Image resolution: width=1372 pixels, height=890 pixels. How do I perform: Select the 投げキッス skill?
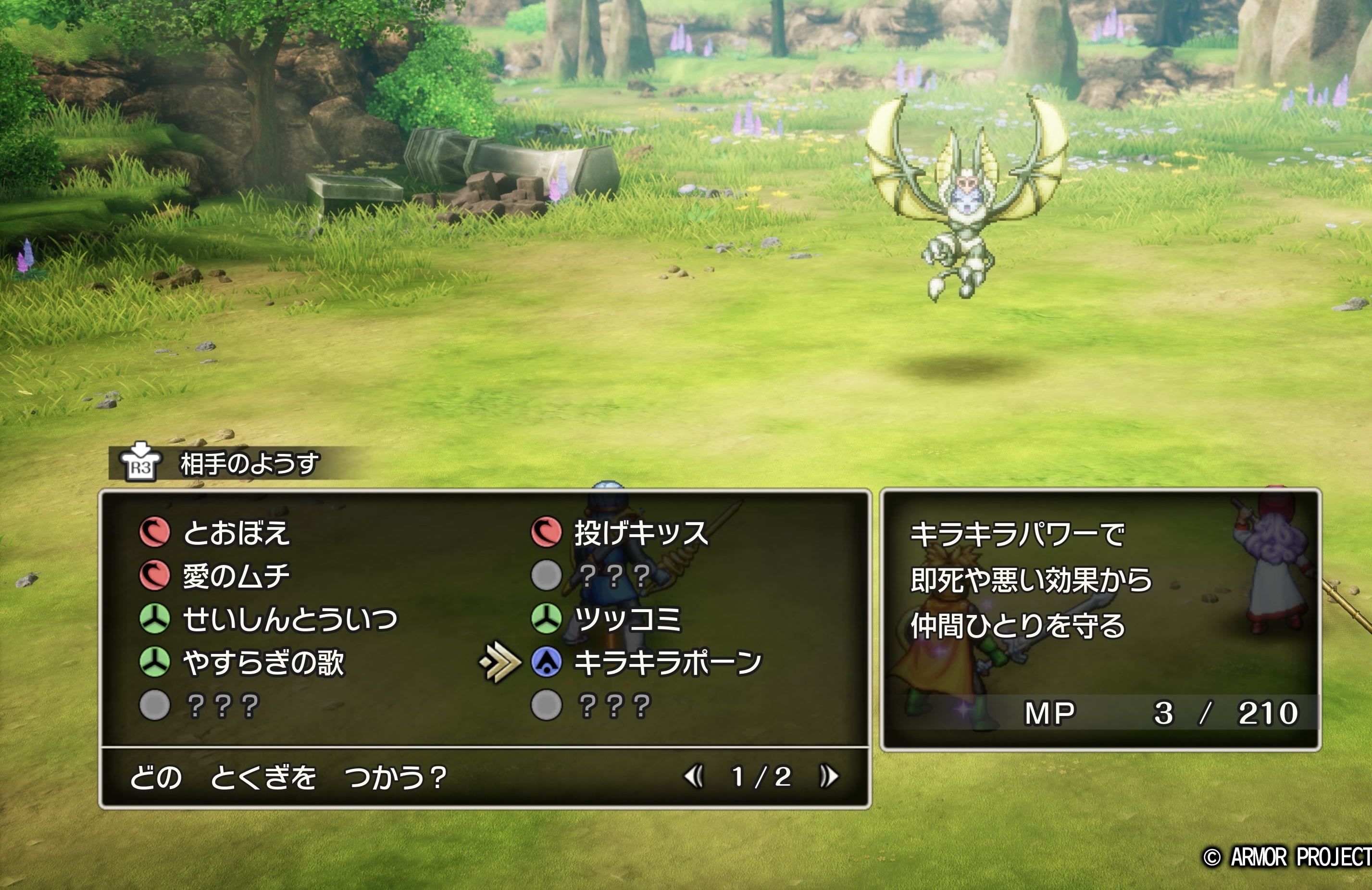coord(640,533)
